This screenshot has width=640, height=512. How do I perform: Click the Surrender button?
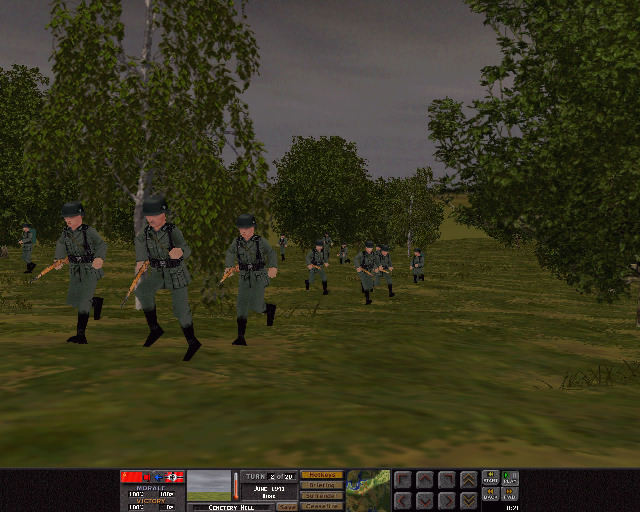coord(321,496)
